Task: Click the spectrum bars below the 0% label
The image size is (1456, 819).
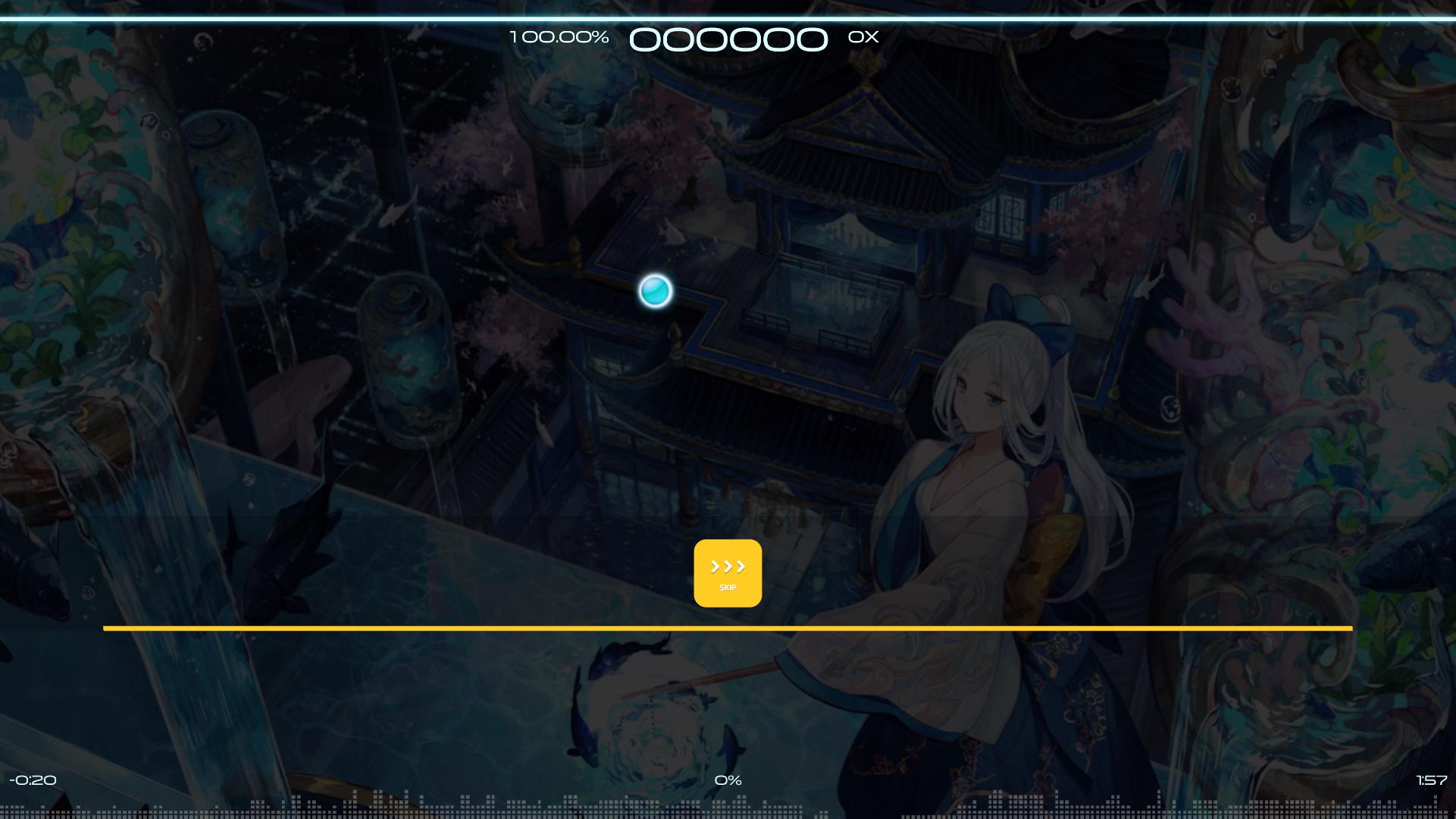Action: (x=728, y=809)
